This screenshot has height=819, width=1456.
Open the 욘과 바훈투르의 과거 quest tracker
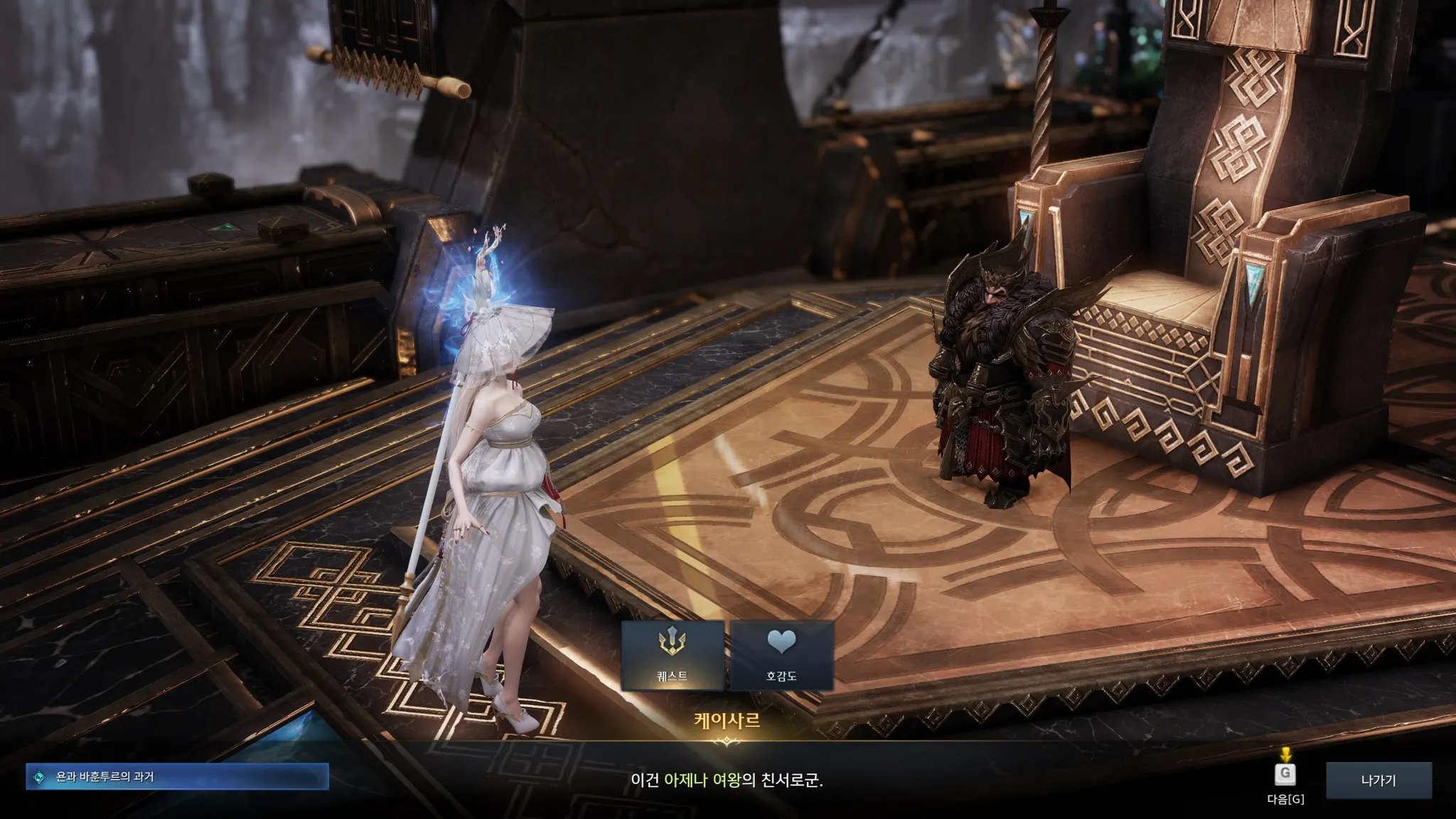[x=178, y=777]
